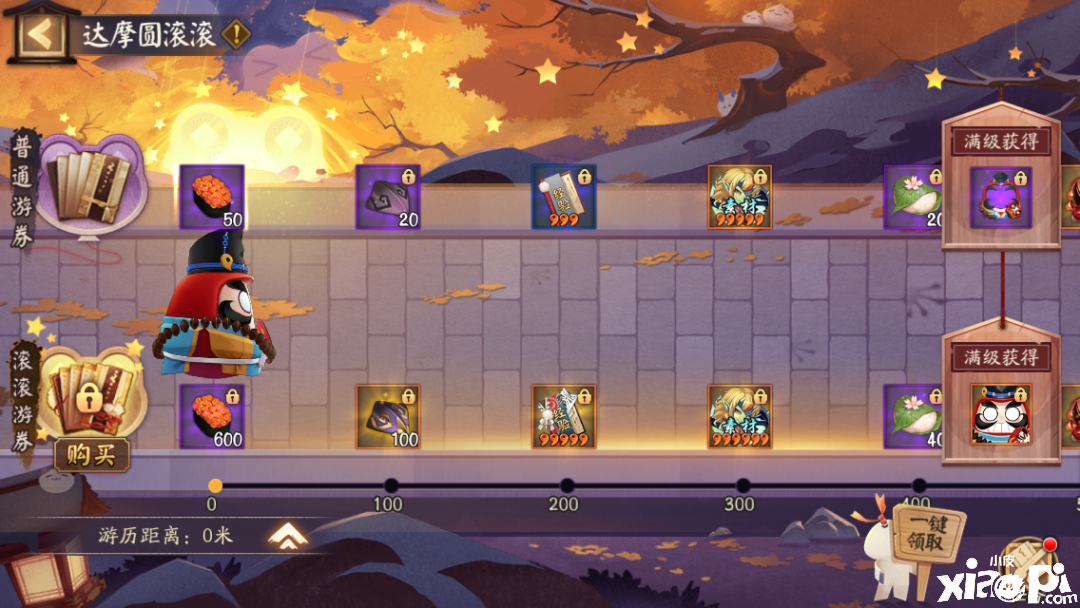Select the 50 salmon roe sushi reward
Viewport: 1080px width, 608px height.
[x=212, y=197]
